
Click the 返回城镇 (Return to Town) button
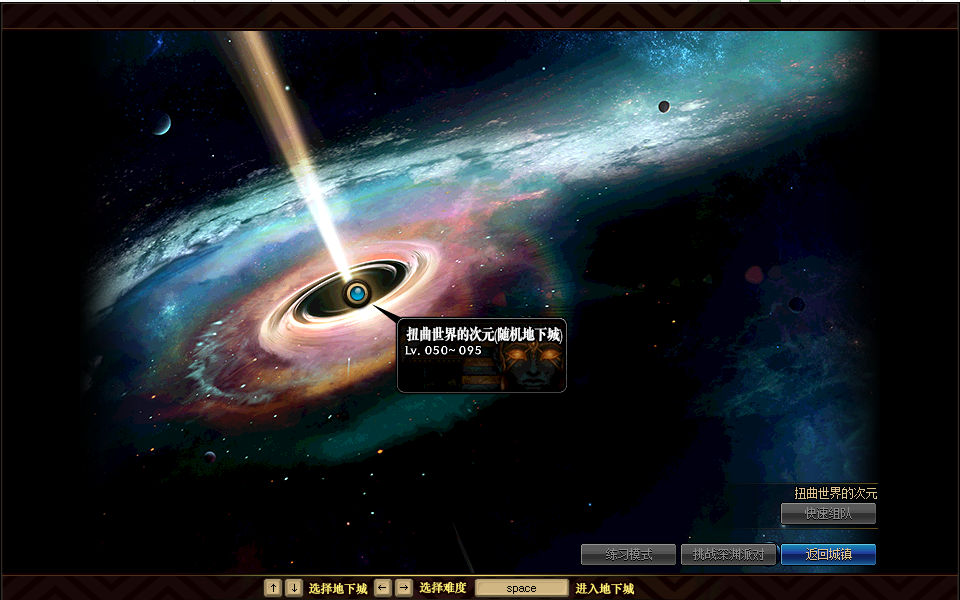[828, 554]
